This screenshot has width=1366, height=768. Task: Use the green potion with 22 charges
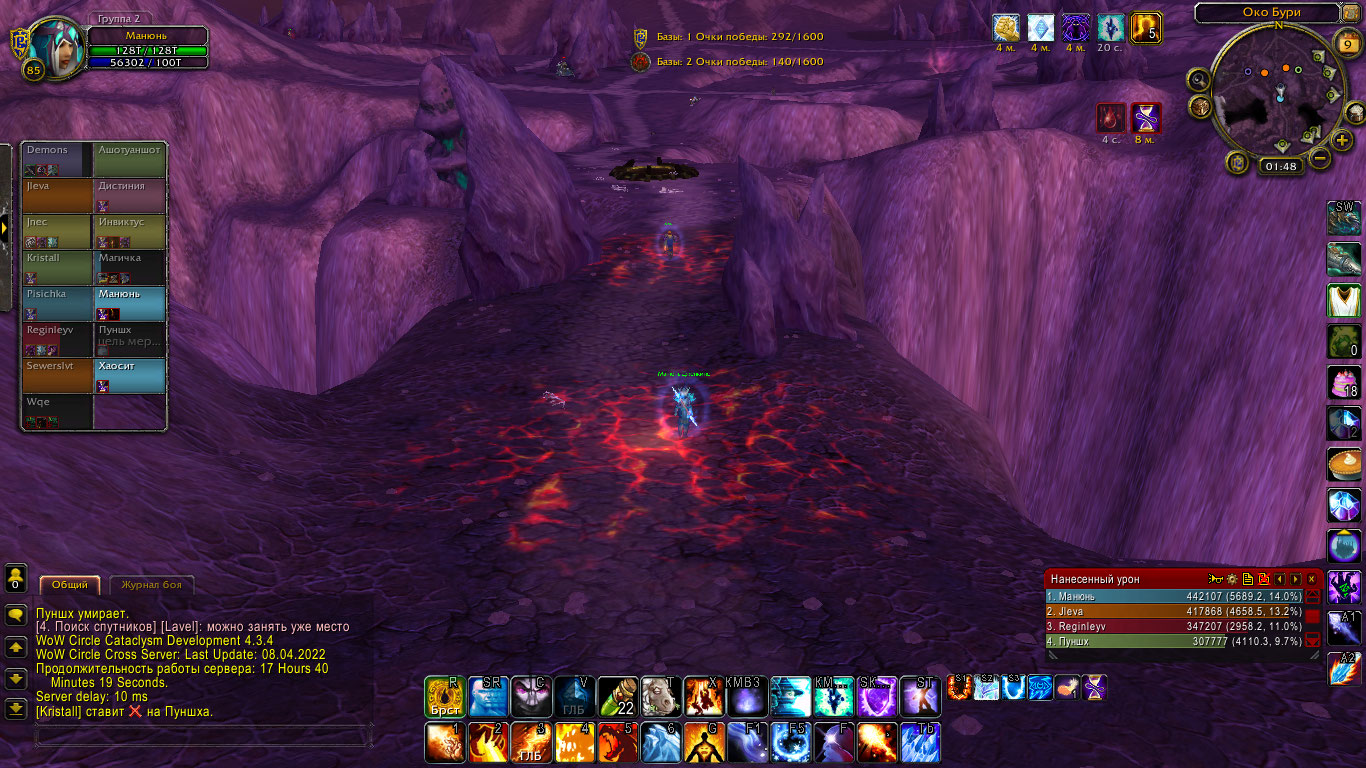click(617, 696)
